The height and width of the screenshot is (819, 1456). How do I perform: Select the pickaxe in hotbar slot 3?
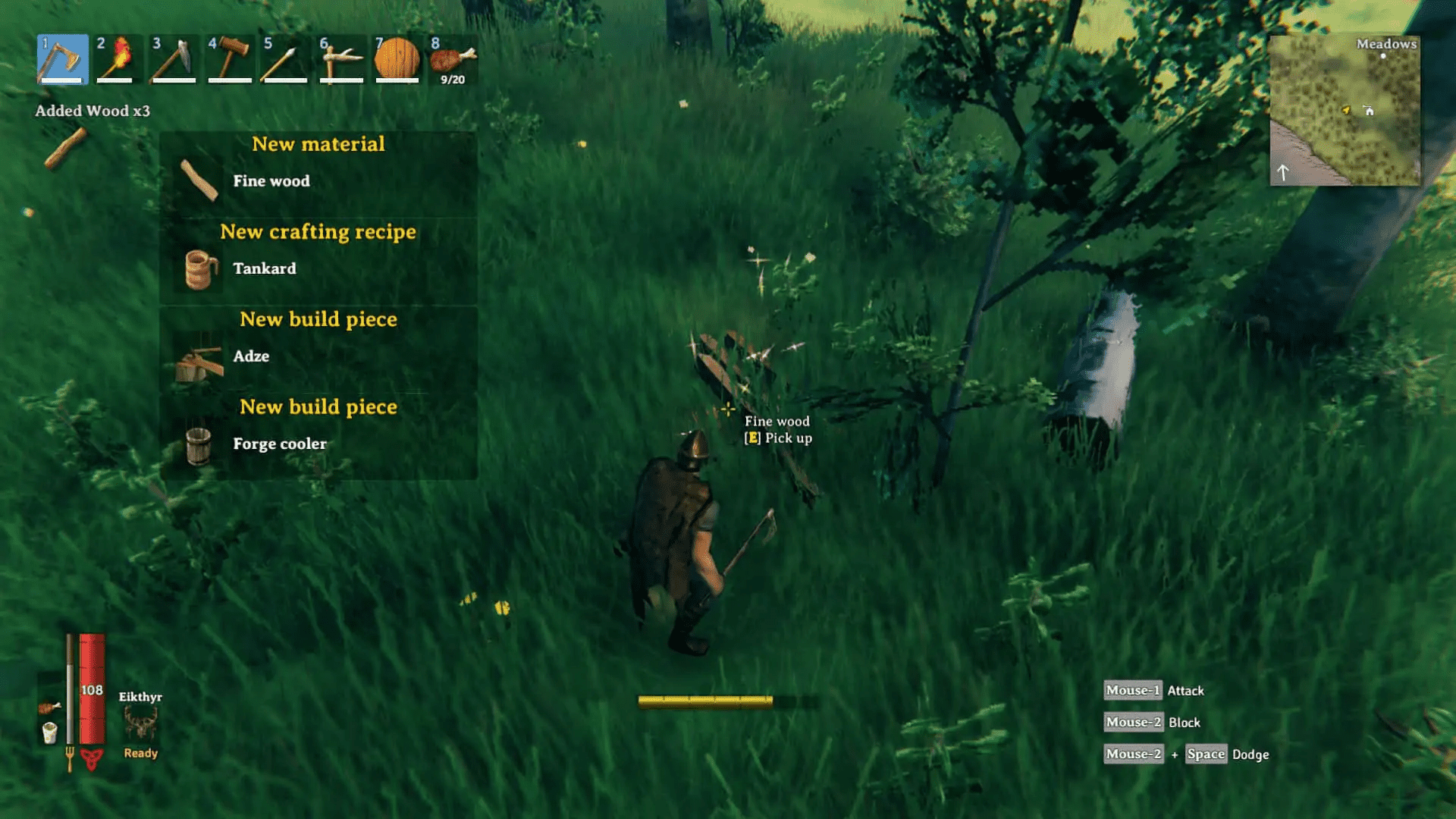click(x=174, y=59)
